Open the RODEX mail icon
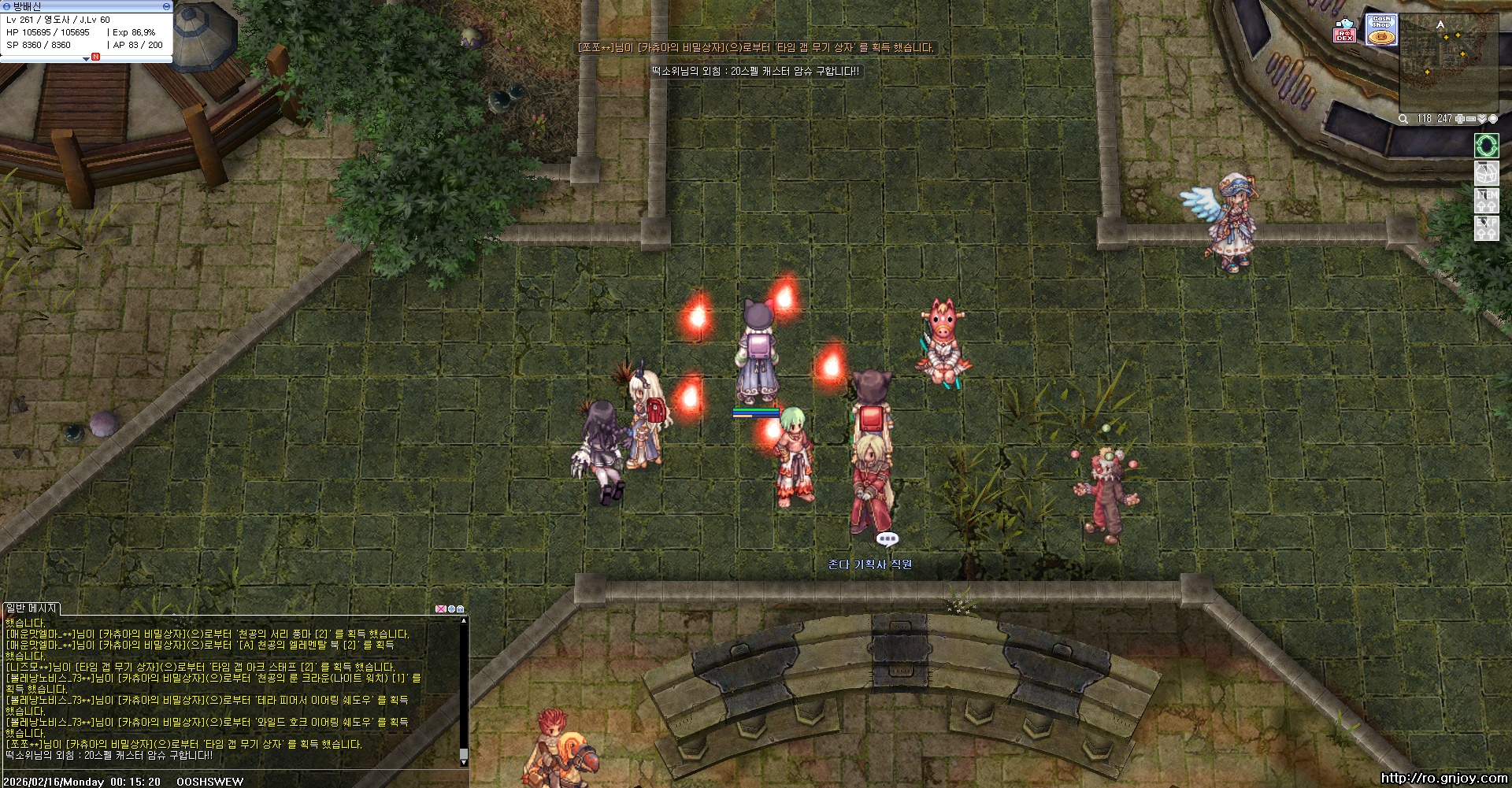Image resolution: width=1512 pixels, height=788 pixels. (1345, 31)
